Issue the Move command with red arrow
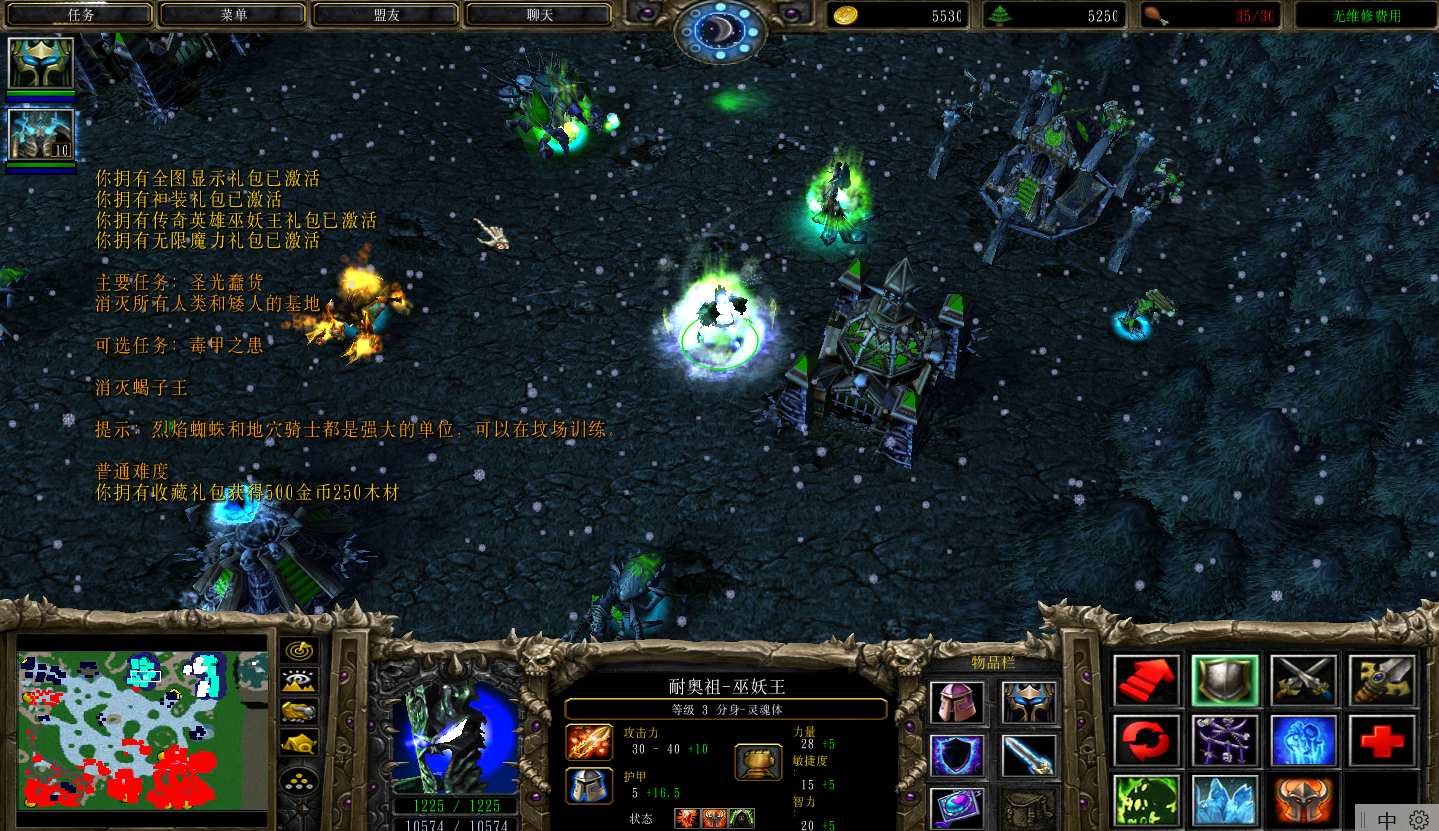The height and width of the screenshot is (831, 1439). point(1147,681)
